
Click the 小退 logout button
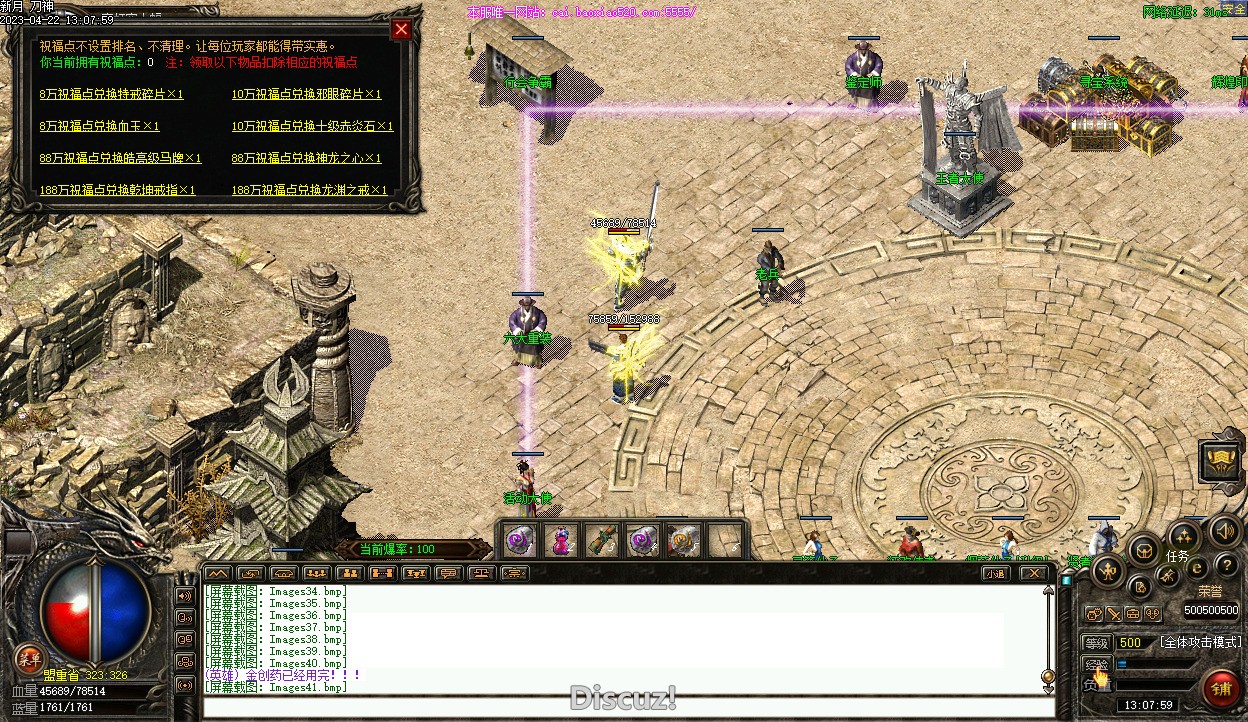click(x=994, y=573)
